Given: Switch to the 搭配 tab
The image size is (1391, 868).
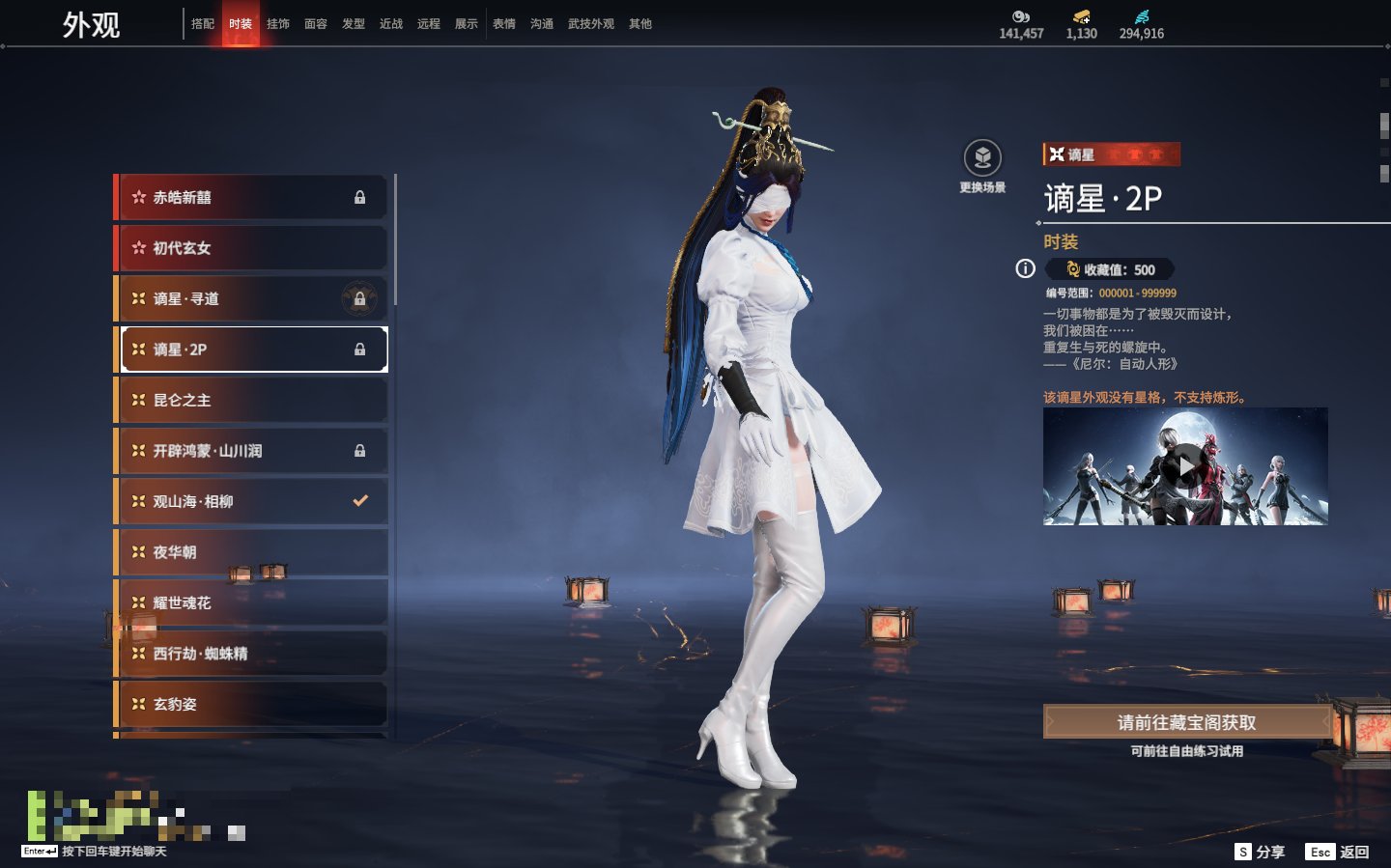Looking at the screenshot, I should (x=203, y=24).
